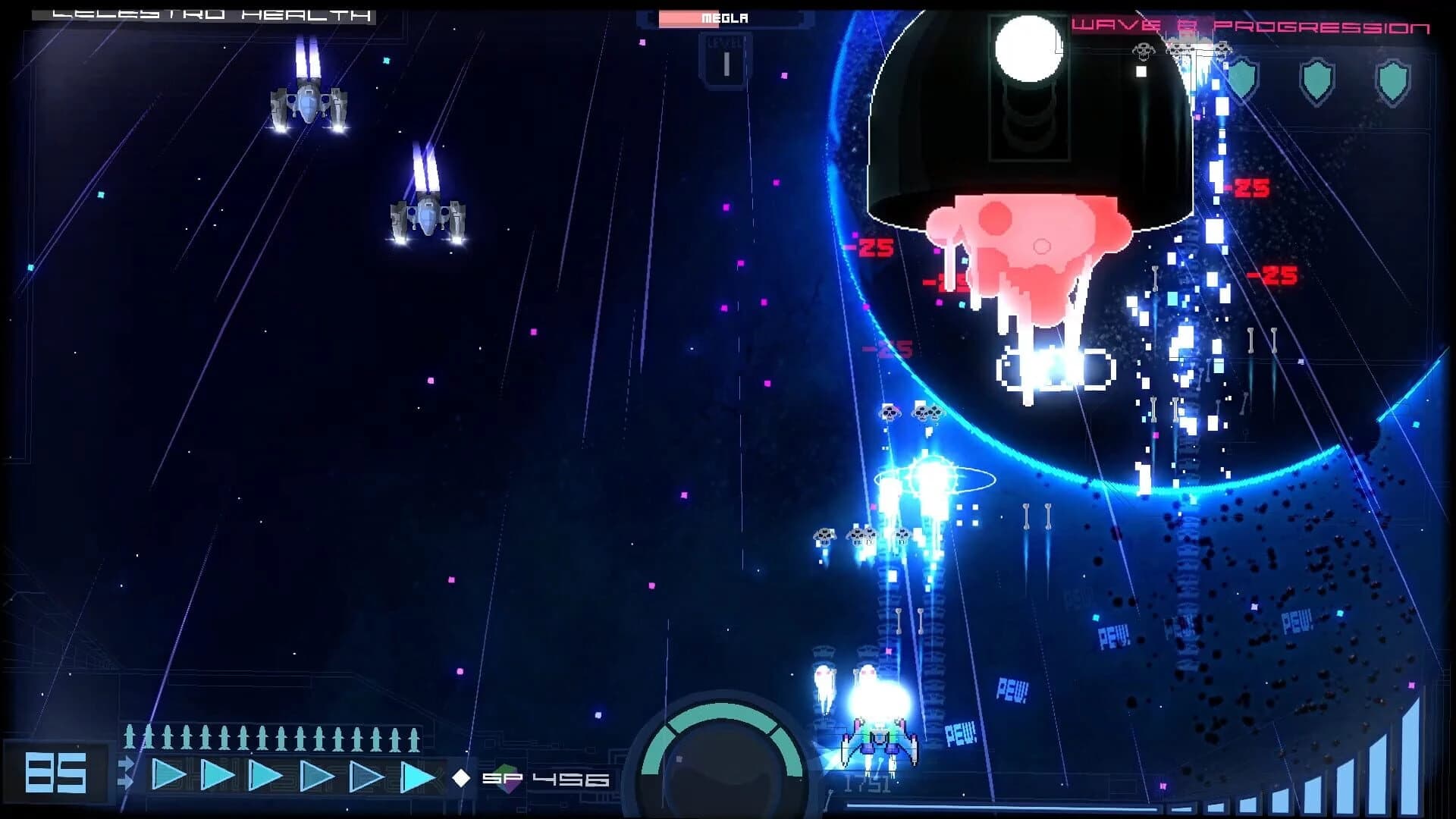1456x819 pixels.
Task: Toggle the brightest speed arrow at row end
Action: click(416, 777)
